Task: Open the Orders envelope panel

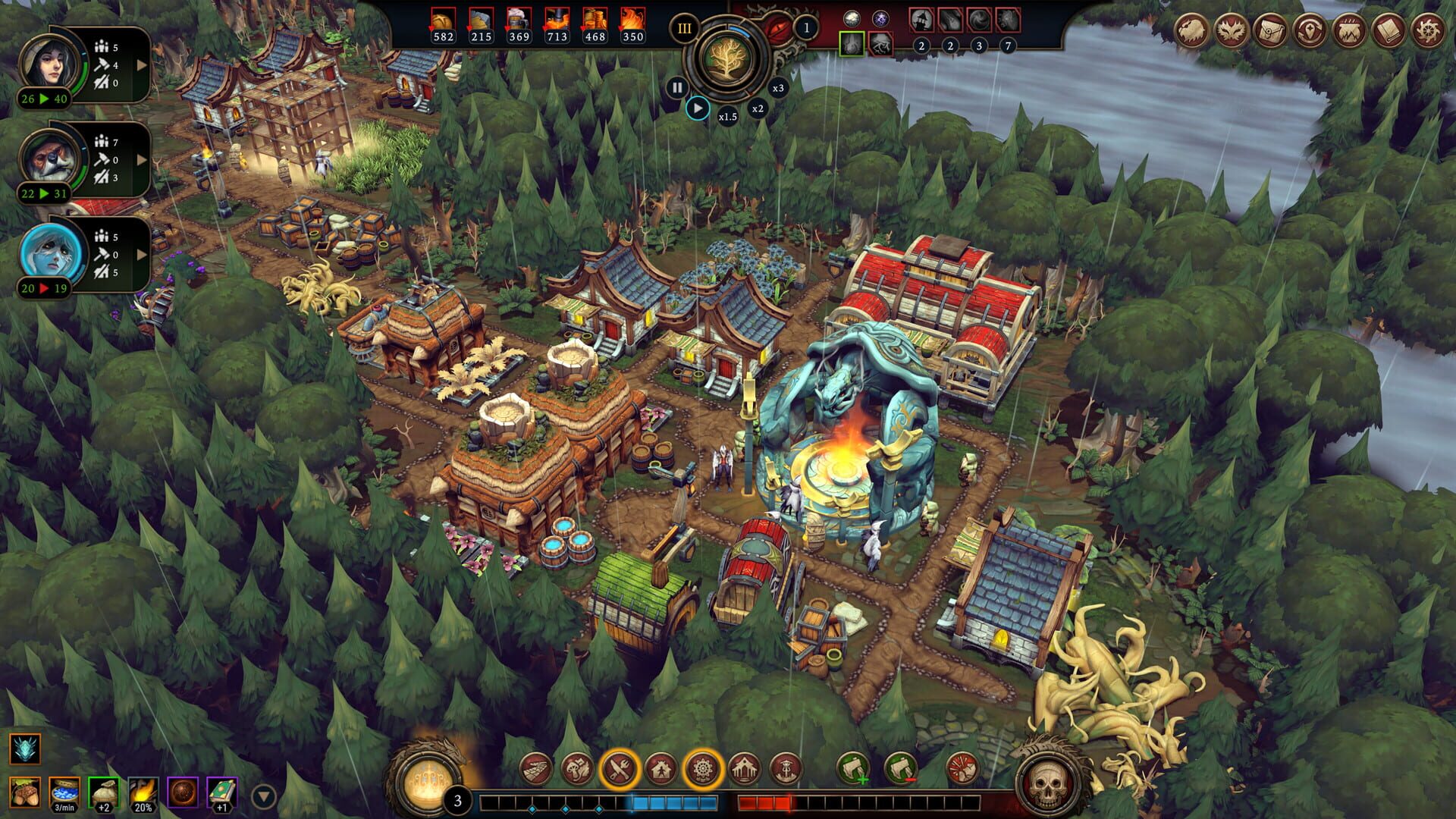Action: 1271,31
